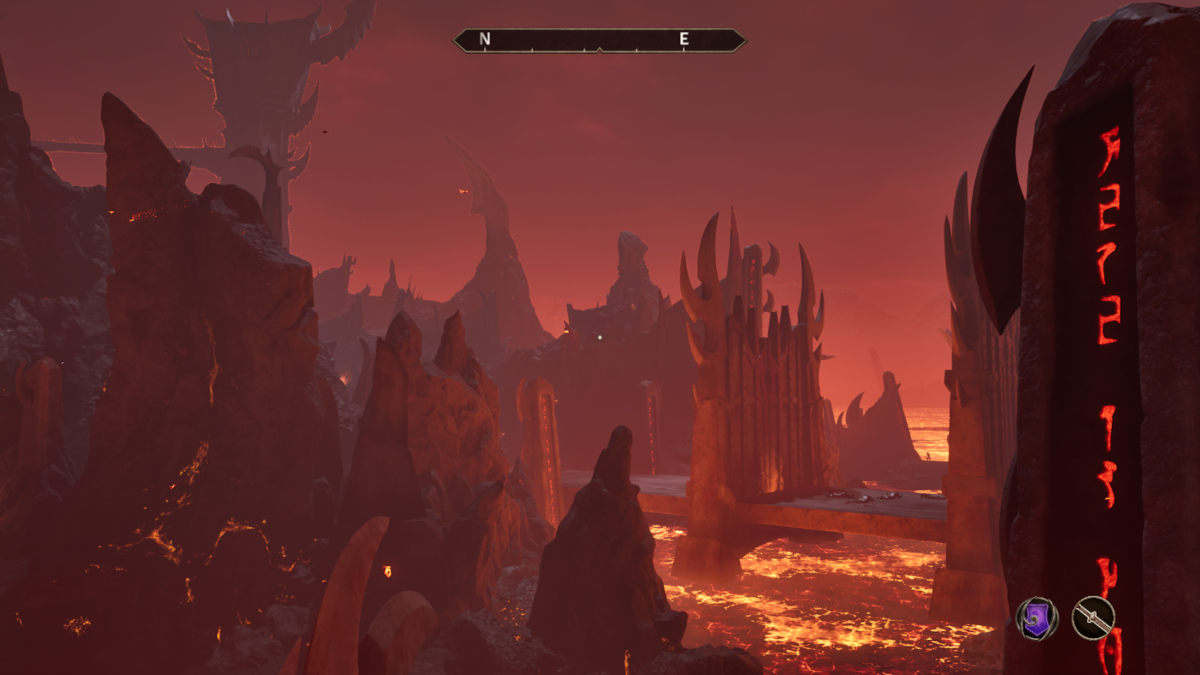
Task: Click the compass bar showing N and E
Action: (x=599, y=40)
